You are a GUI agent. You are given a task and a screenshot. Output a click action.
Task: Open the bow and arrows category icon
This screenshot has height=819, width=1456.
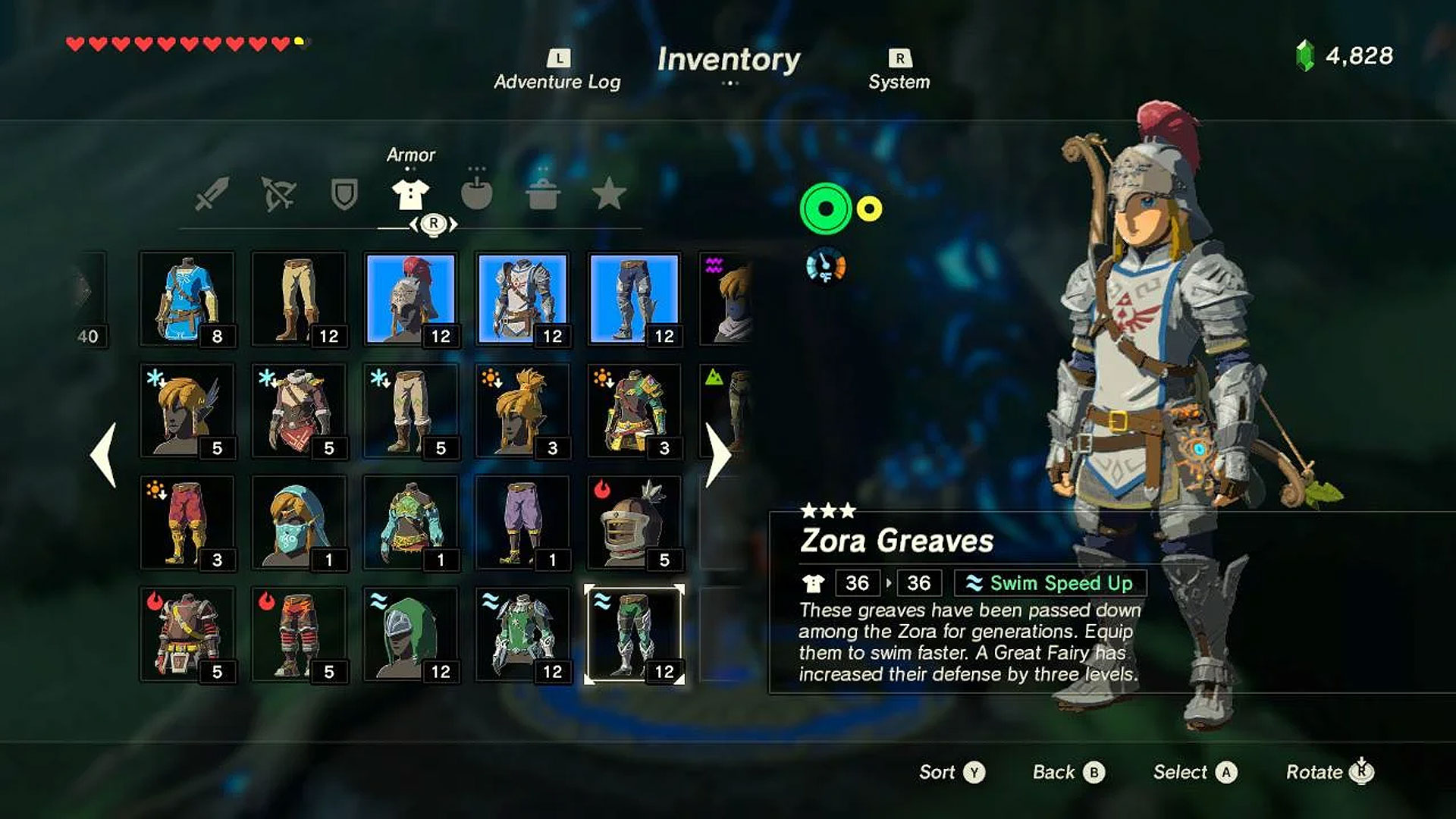(278, 195)
